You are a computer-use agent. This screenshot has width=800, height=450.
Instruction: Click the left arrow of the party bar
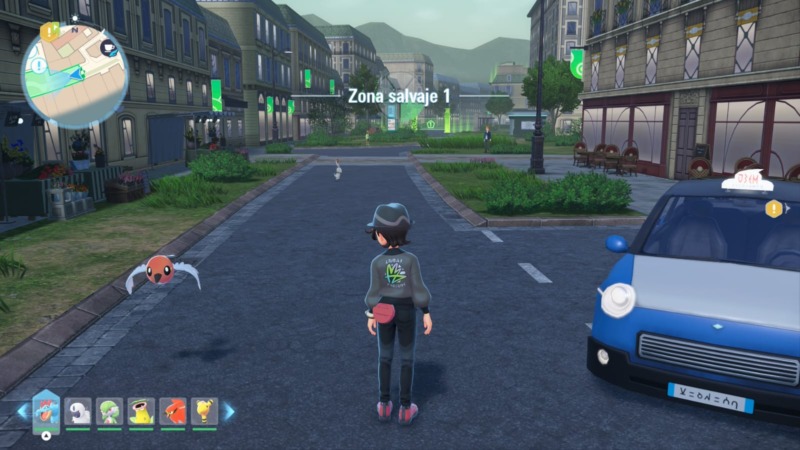[x=22, y=411]
